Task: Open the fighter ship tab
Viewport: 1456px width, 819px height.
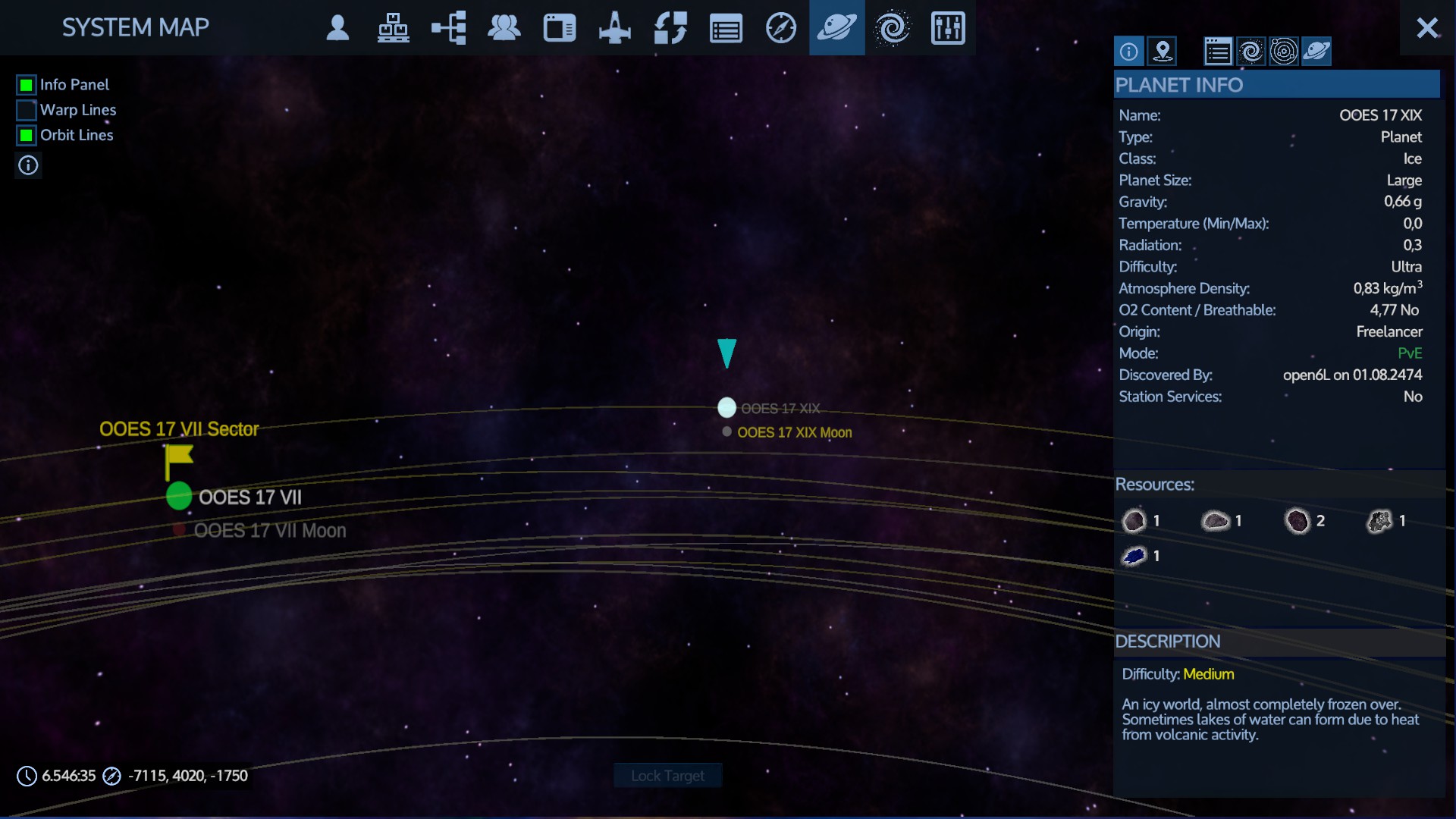Action: point(614,28)
